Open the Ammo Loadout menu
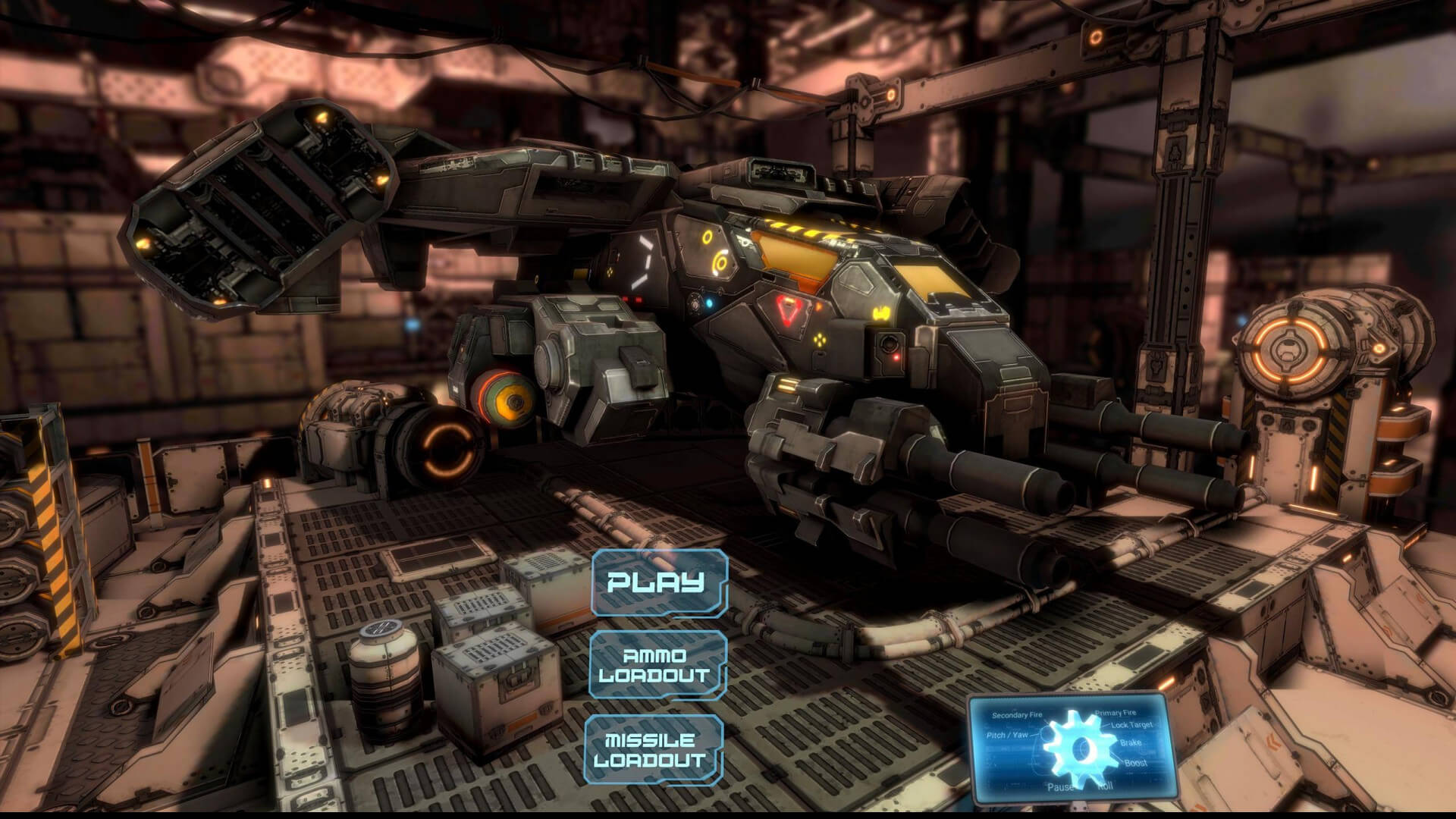This screenshot has width=1456, height=819. 656,665
